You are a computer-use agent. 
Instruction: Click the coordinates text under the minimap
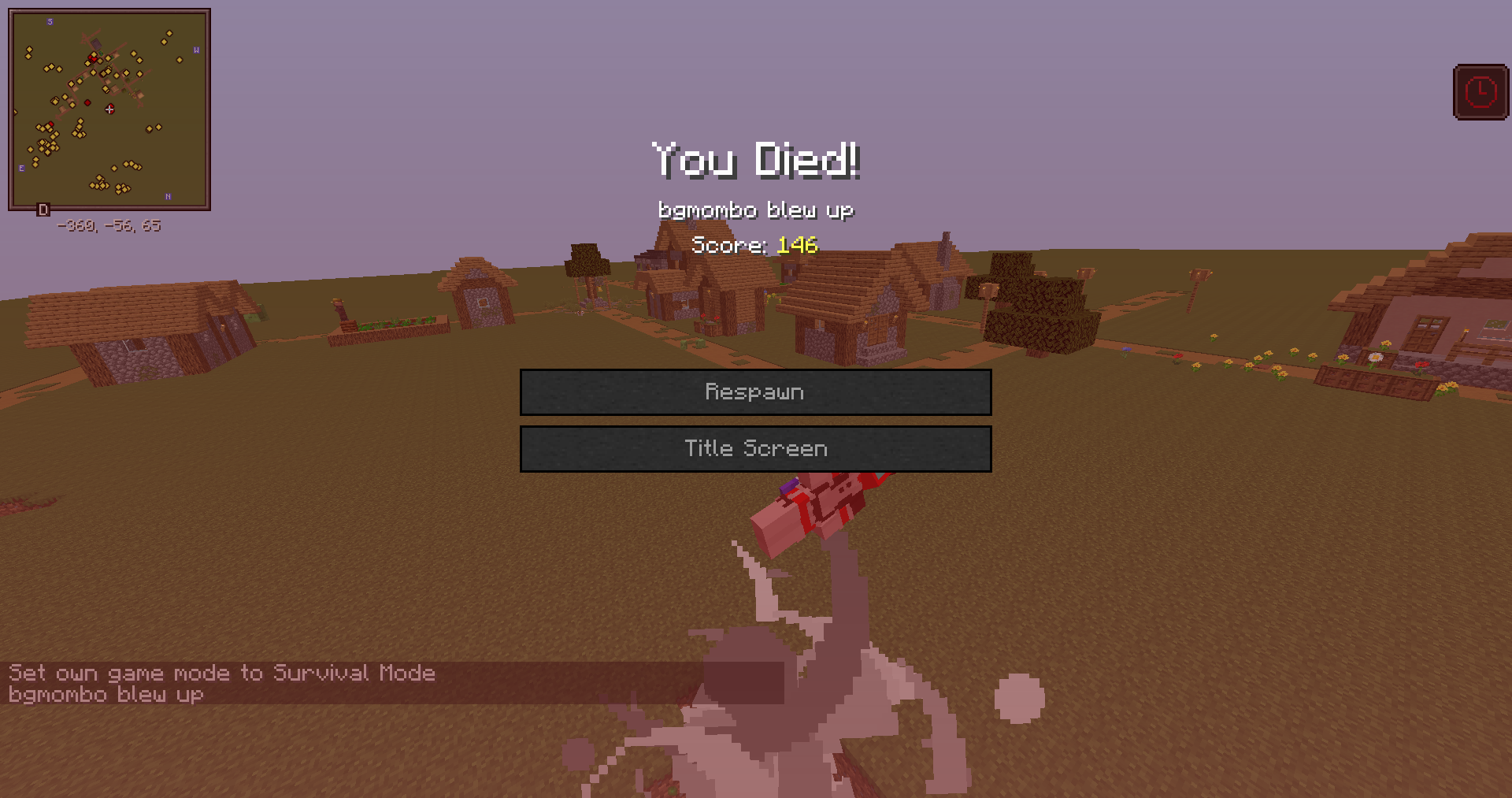109,226
